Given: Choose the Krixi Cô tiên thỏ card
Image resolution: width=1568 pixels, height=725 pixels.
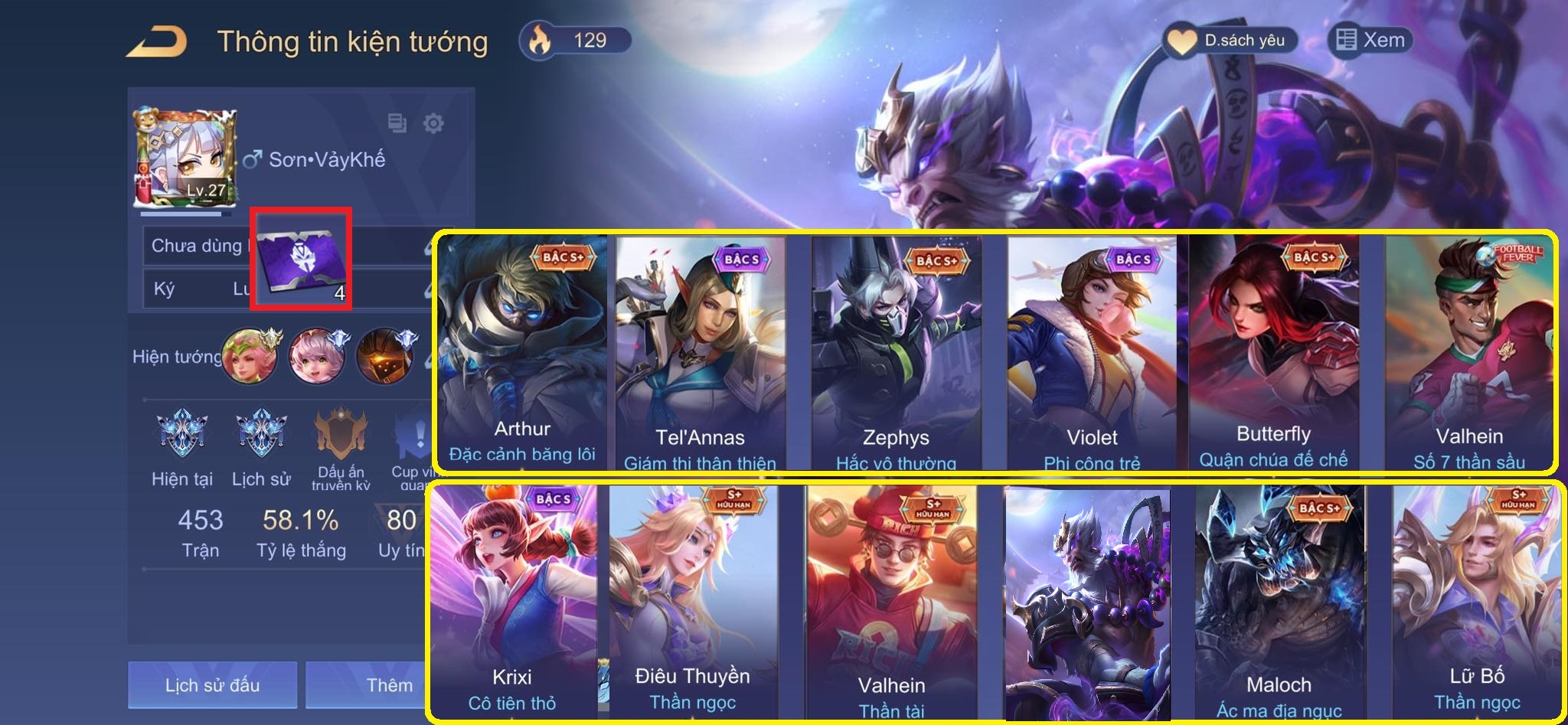Looking at the screenshot, I should 512,601.
